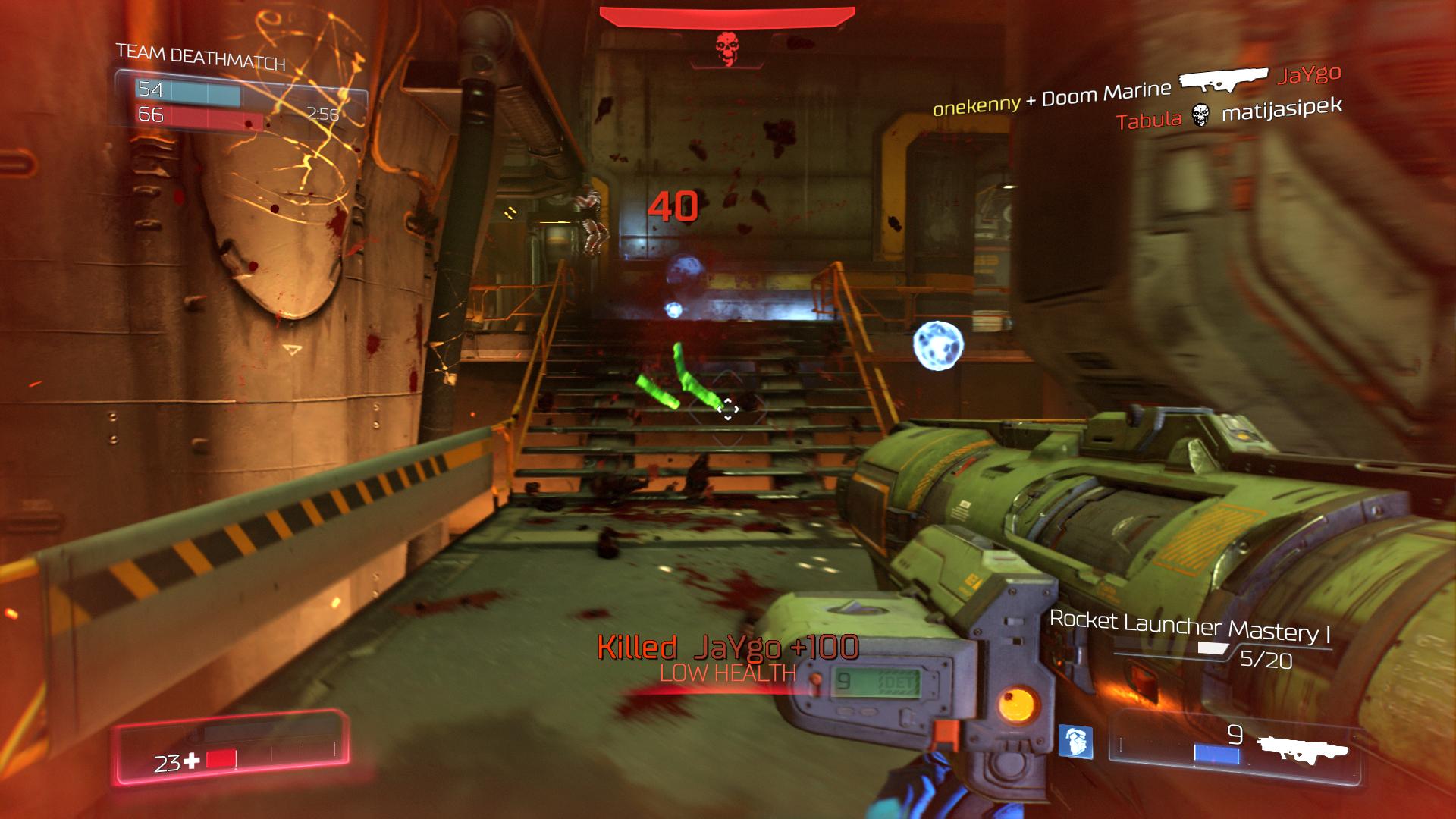This screenshot has height=819, width=1456.
Task: Open the Rocket Launcher Mastery I challenge tracker
Action: [1190, 628]
